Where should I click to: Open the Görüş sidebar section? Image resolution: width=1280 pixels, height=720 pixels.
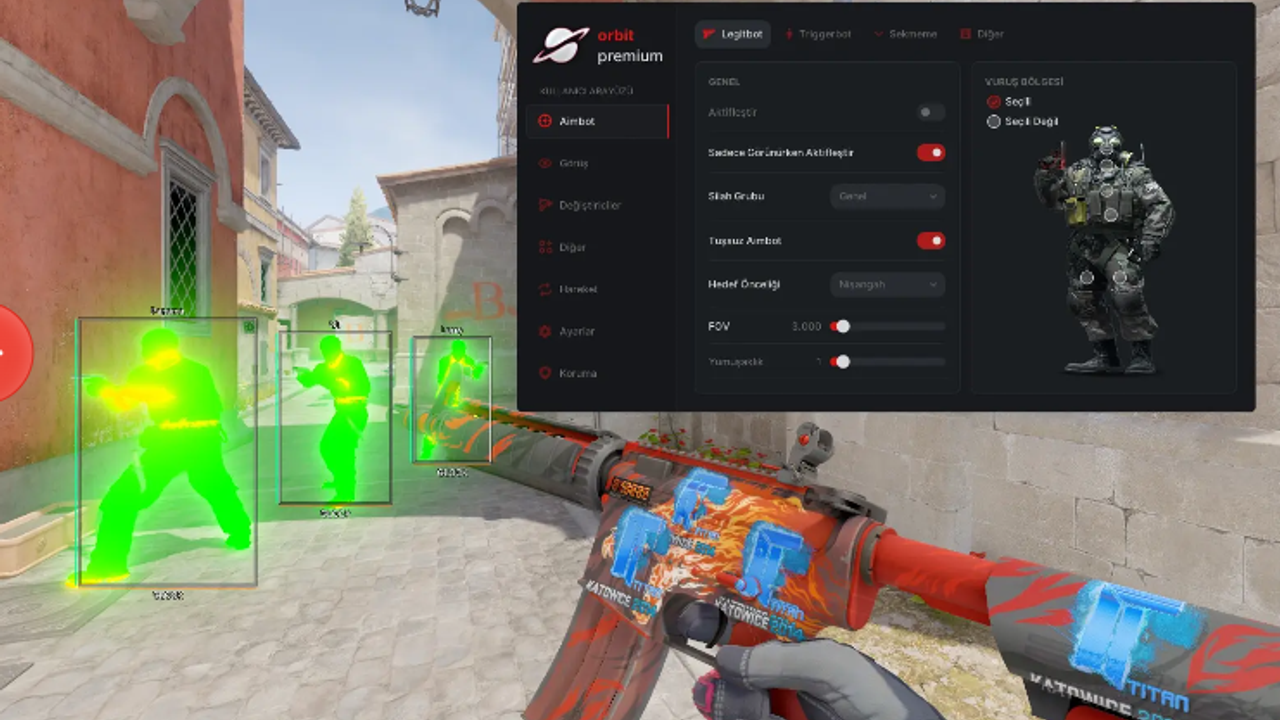tap(574, 163)
